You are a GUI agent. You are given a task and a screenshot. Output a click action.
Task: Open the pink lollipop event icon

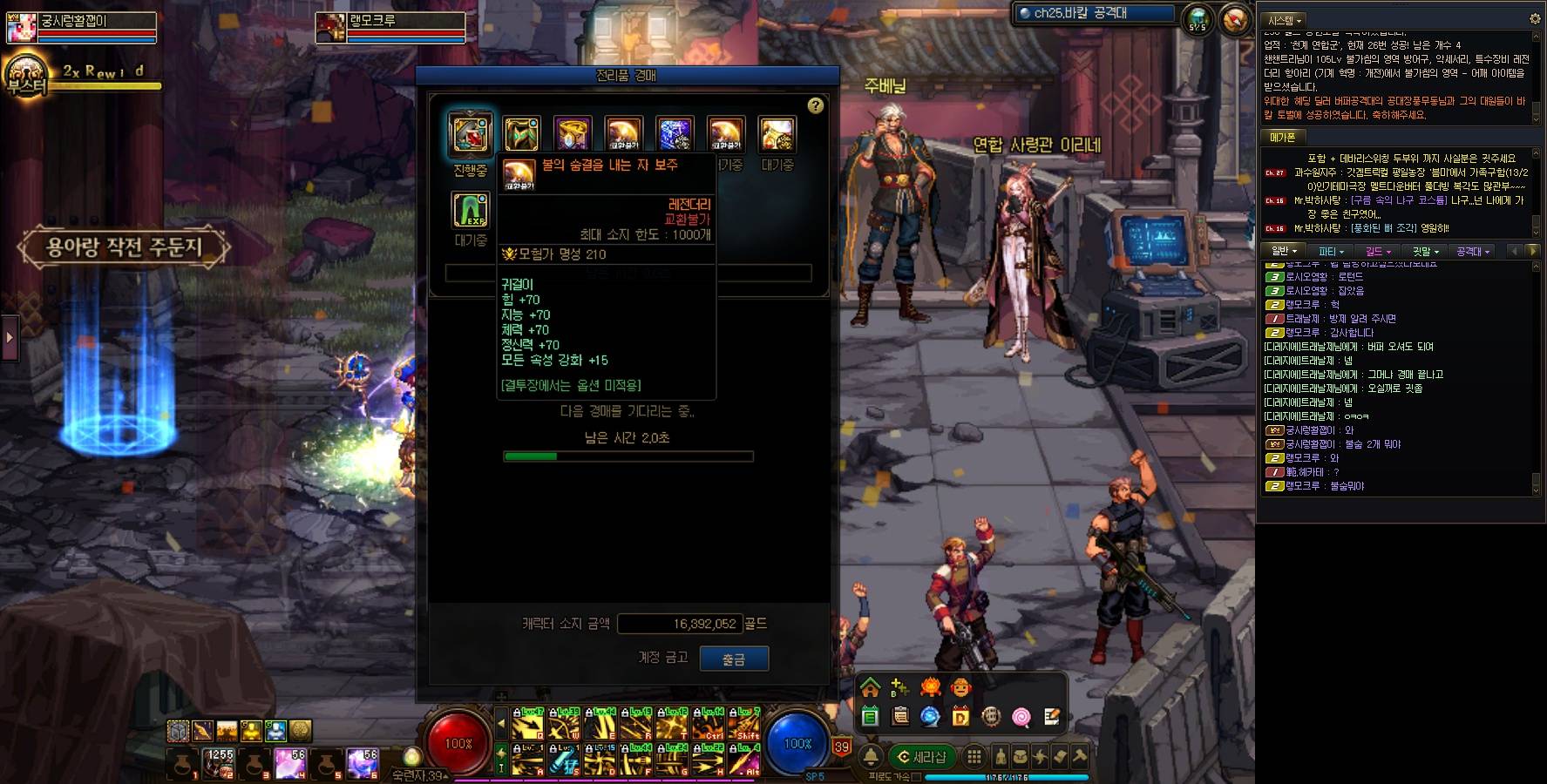[1021, 717]
